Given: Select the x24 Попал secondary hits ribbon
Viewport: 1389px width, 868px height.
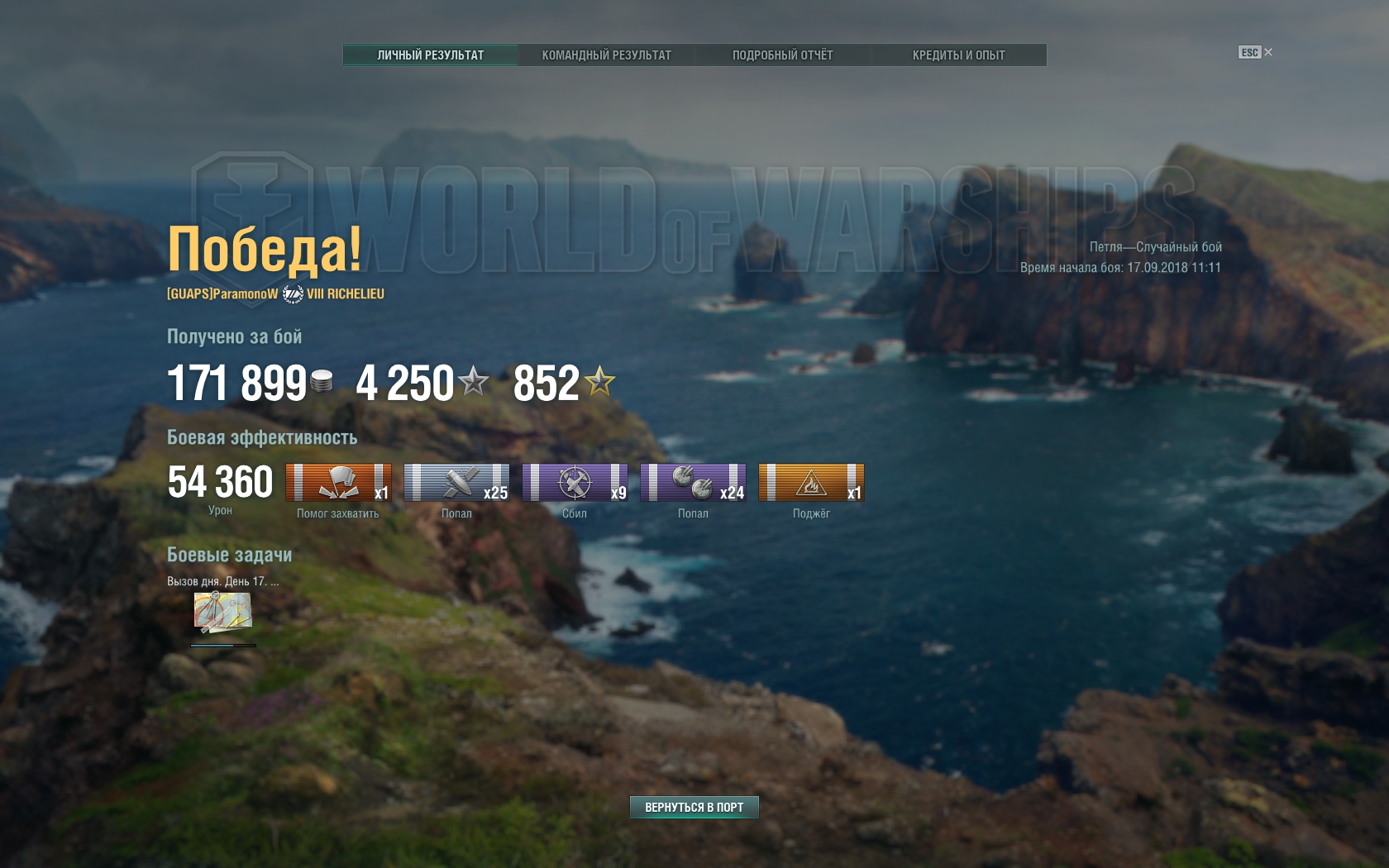Looking at the screenshot, I should pos(693,483).
